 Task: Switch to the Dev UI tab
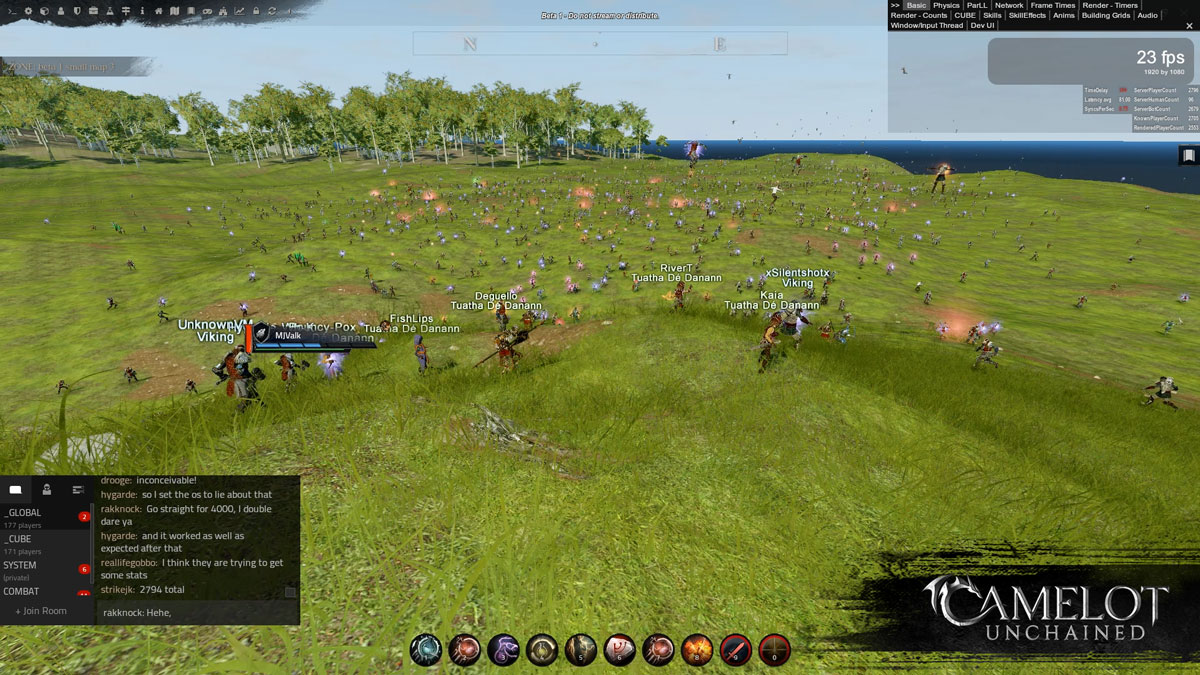(x=982, y=26)
